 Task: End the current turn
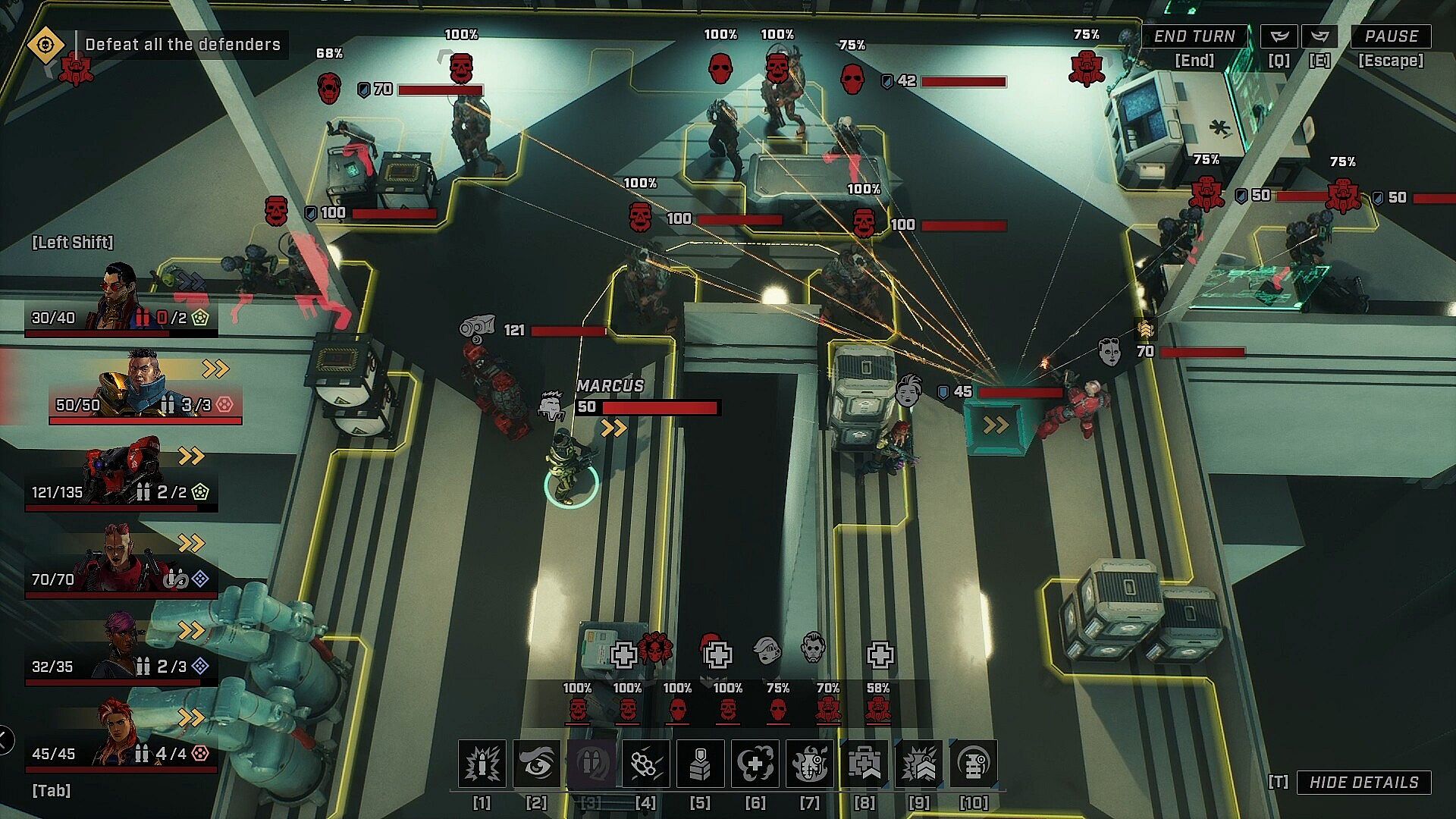point(1194,36)
